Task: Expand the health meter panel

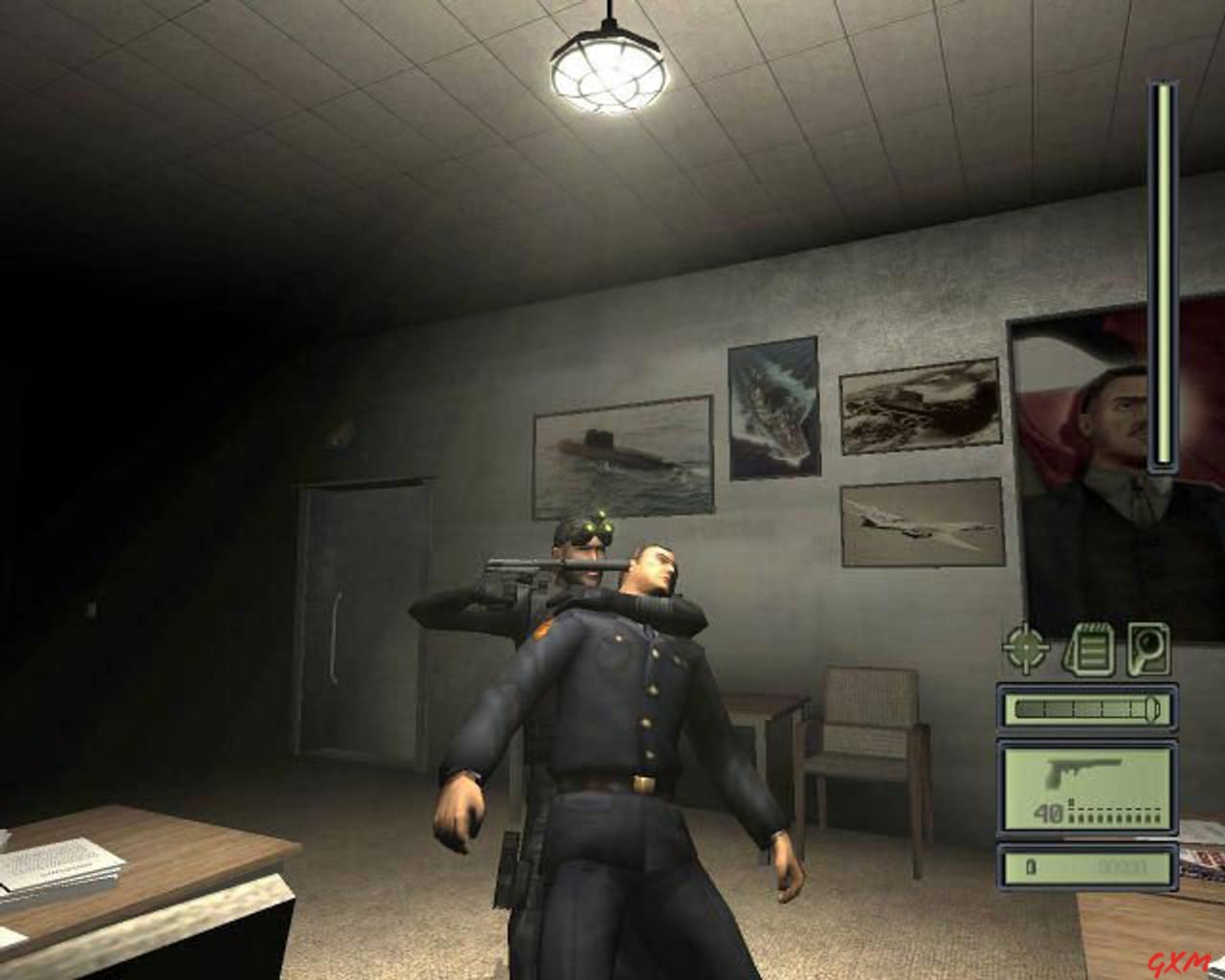Action: pos(1086,707)
